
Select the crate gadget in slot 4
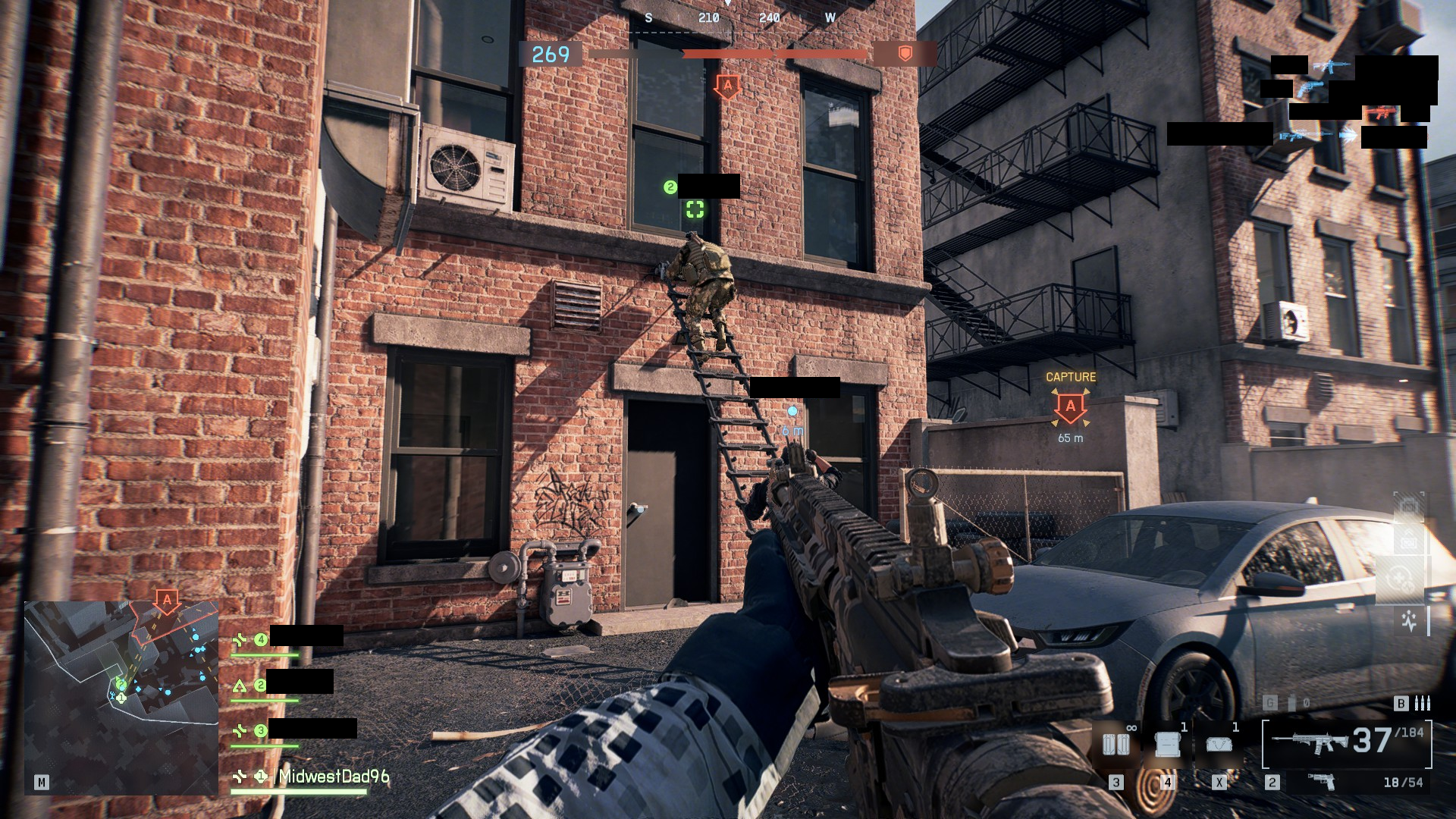pyautogui.click(x=1167, y=744)
